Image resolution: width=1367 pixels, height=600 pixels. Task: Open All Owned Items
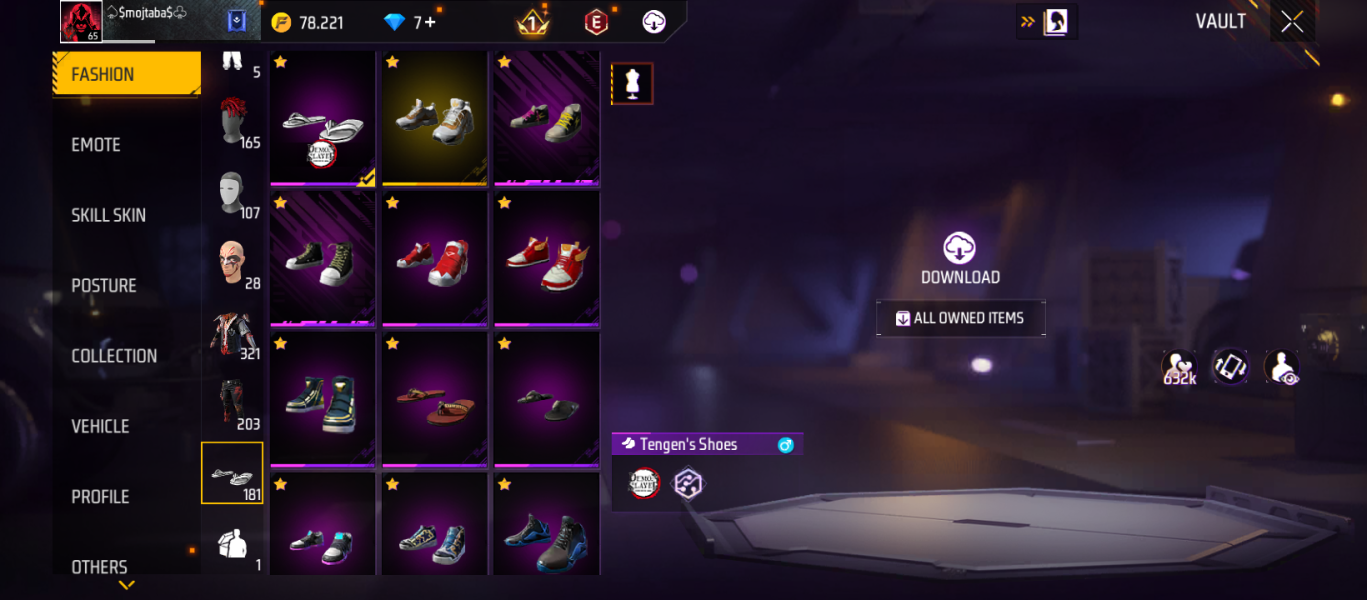960,318
